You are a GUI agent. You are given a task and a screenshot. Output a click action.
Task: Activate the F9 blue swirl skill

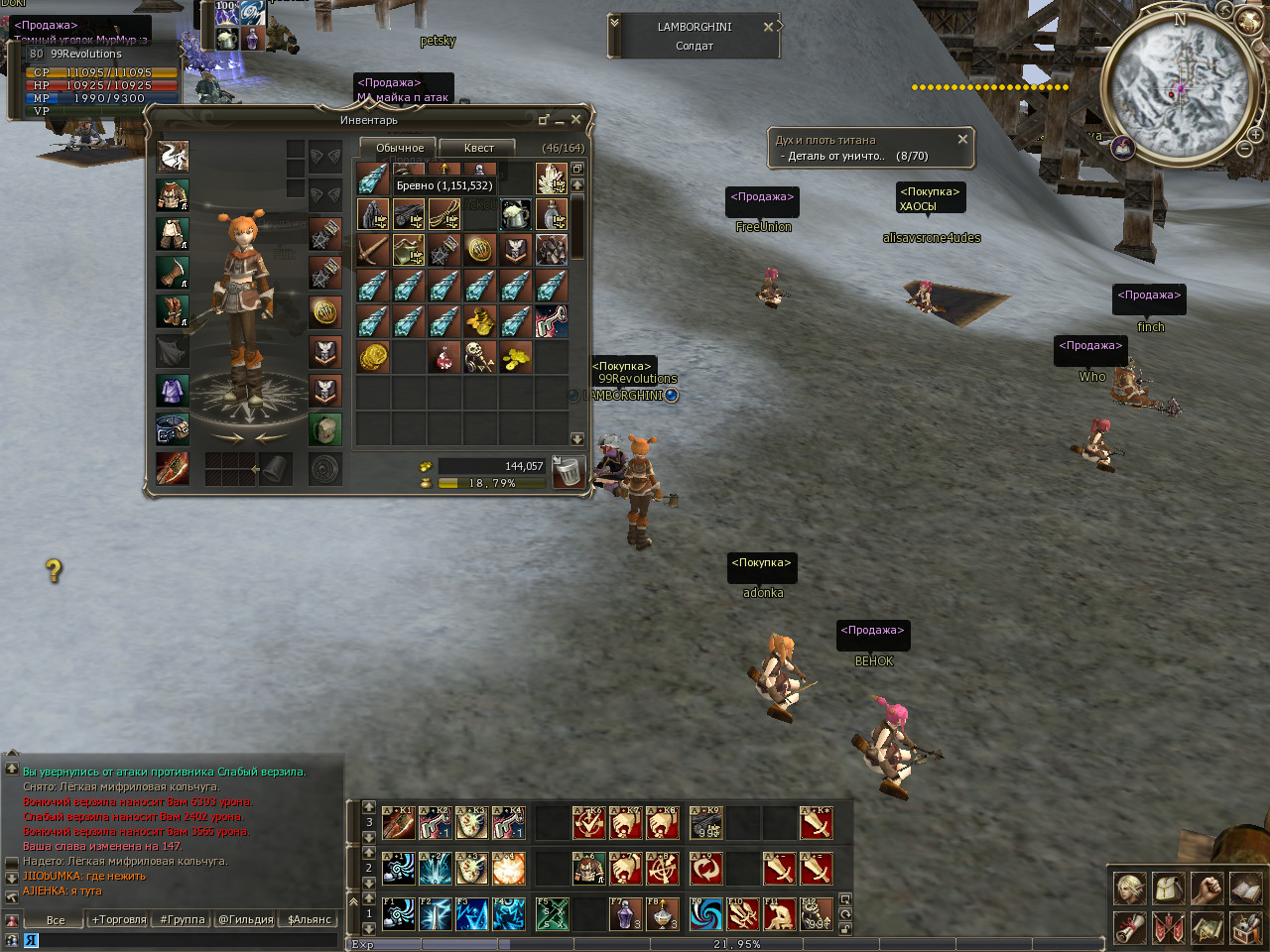(x=706, y=913)
